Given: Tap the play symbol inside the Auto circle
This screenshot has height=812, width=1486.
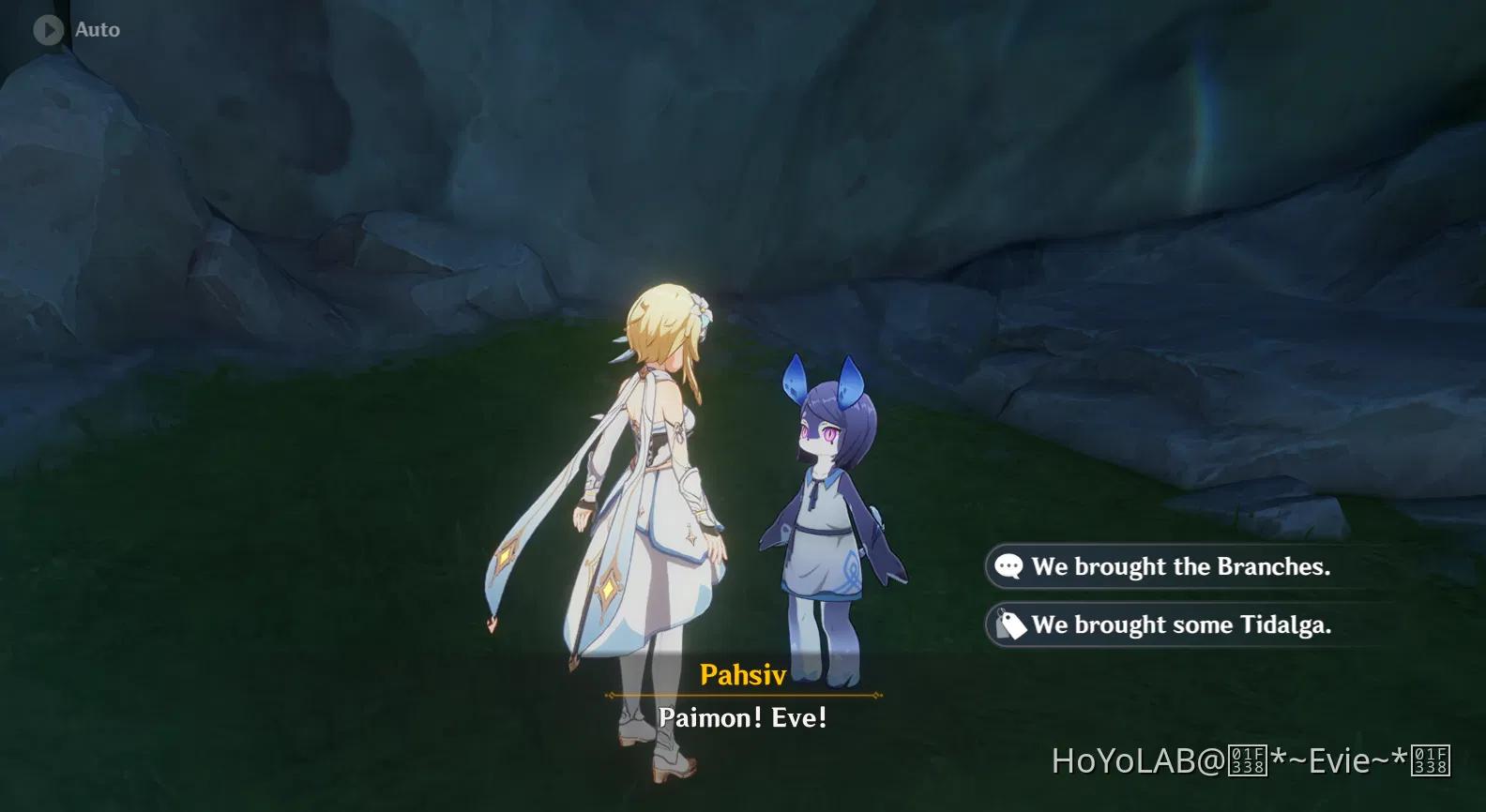Looking at the screenshot, I should (x=47, y=29).
